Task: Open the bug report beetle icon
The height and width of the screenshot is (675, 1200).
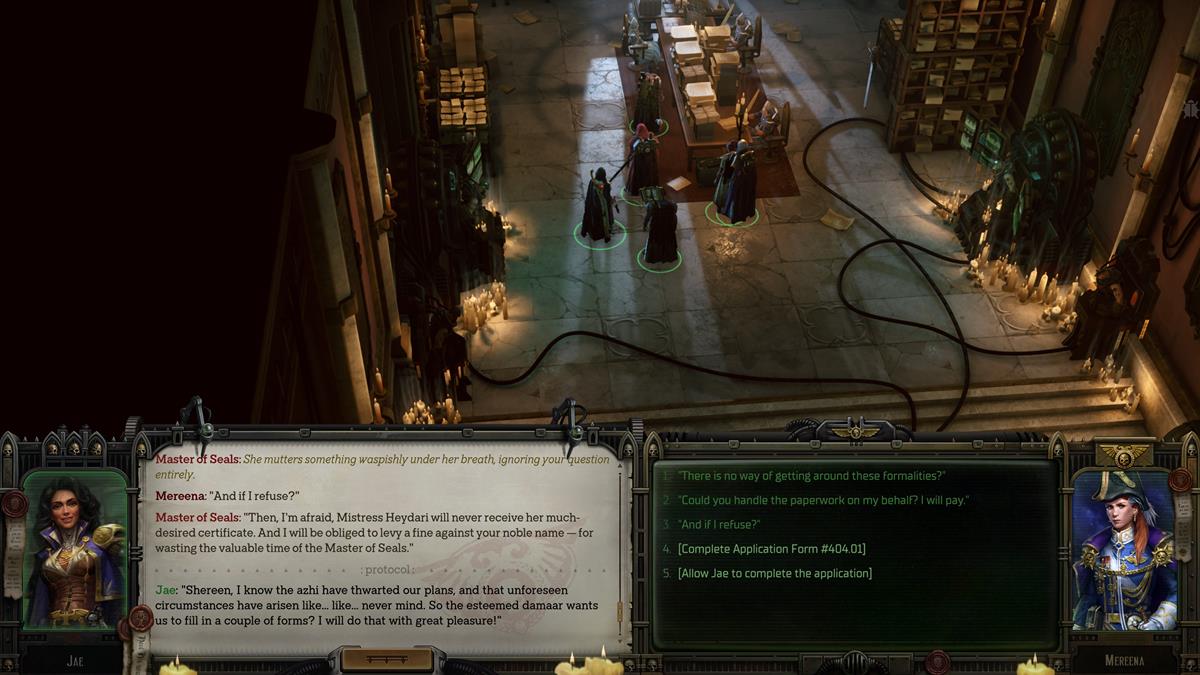Action: (x=1190, y=108)
